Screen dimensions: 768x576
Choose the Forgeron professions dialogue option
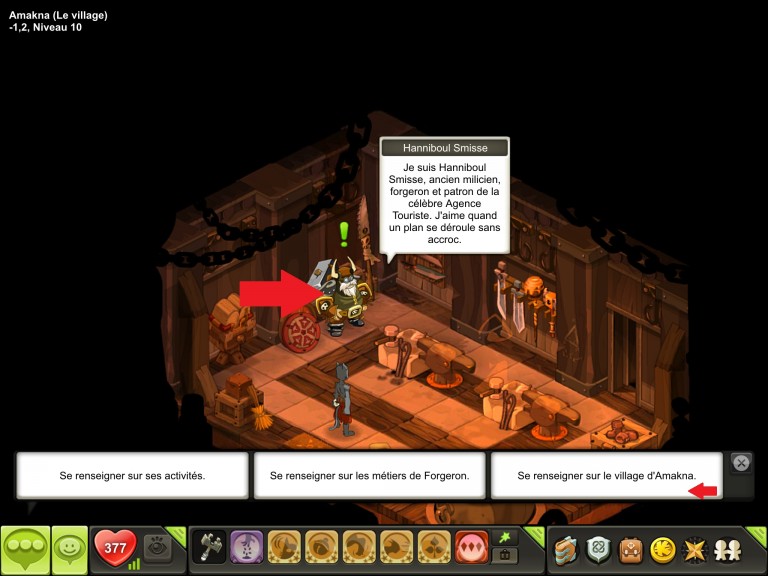pos(370,476)
